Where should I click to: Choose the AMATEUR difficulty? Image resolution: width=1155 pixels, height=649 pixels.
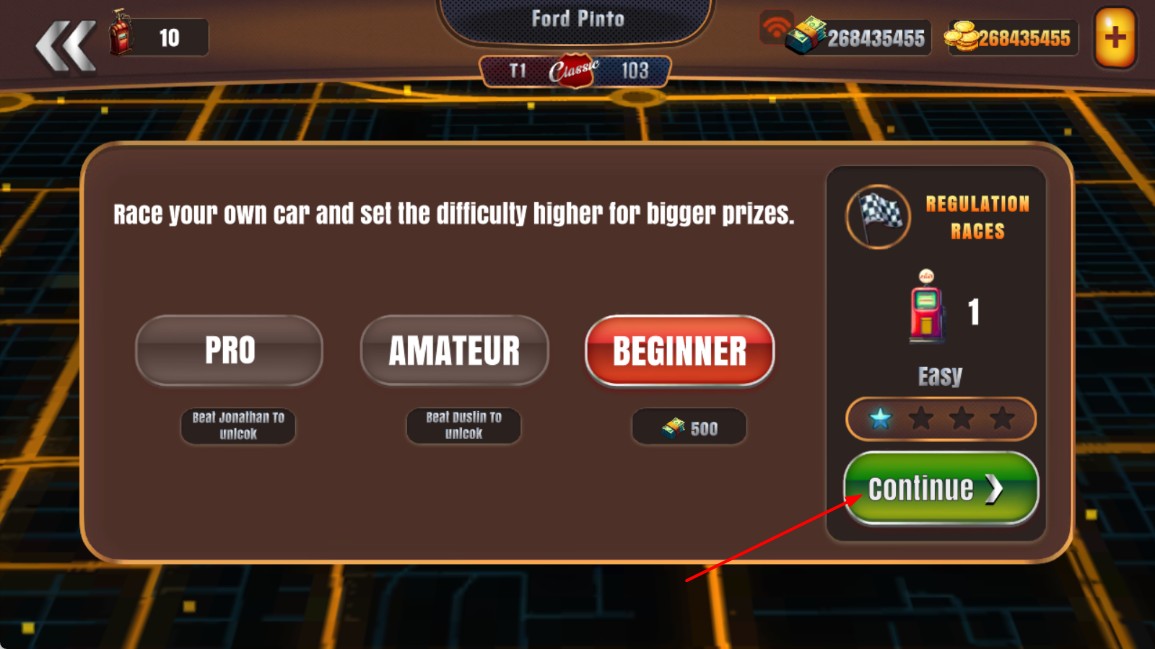pyautogui.click(x=454, y=351)
